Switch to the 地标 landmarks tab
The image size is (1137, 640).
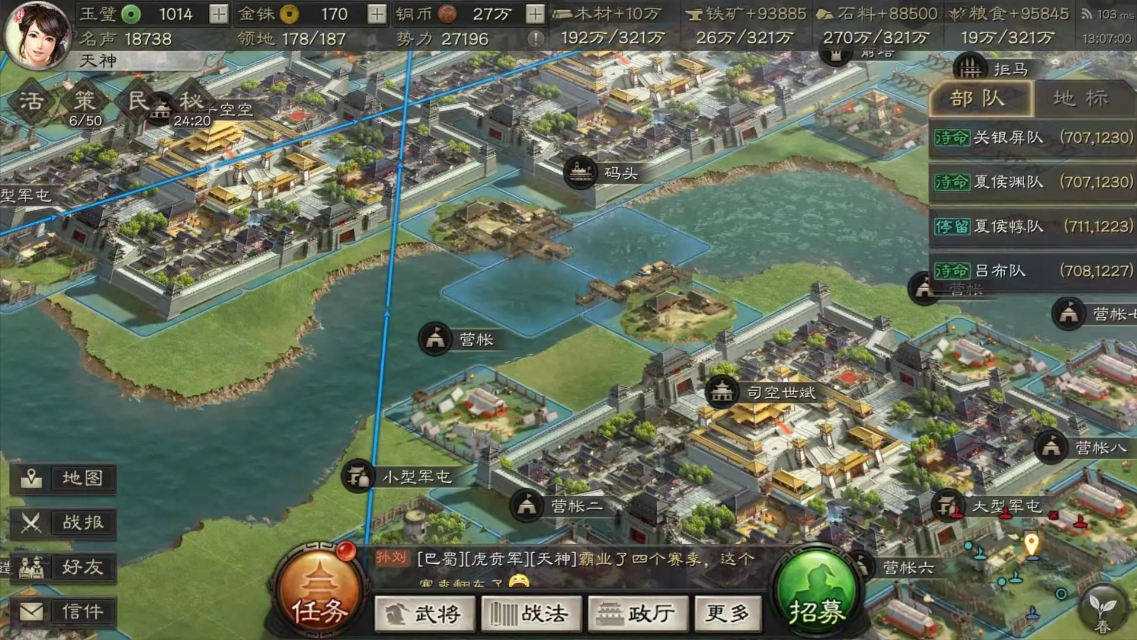coord(1081,98)
